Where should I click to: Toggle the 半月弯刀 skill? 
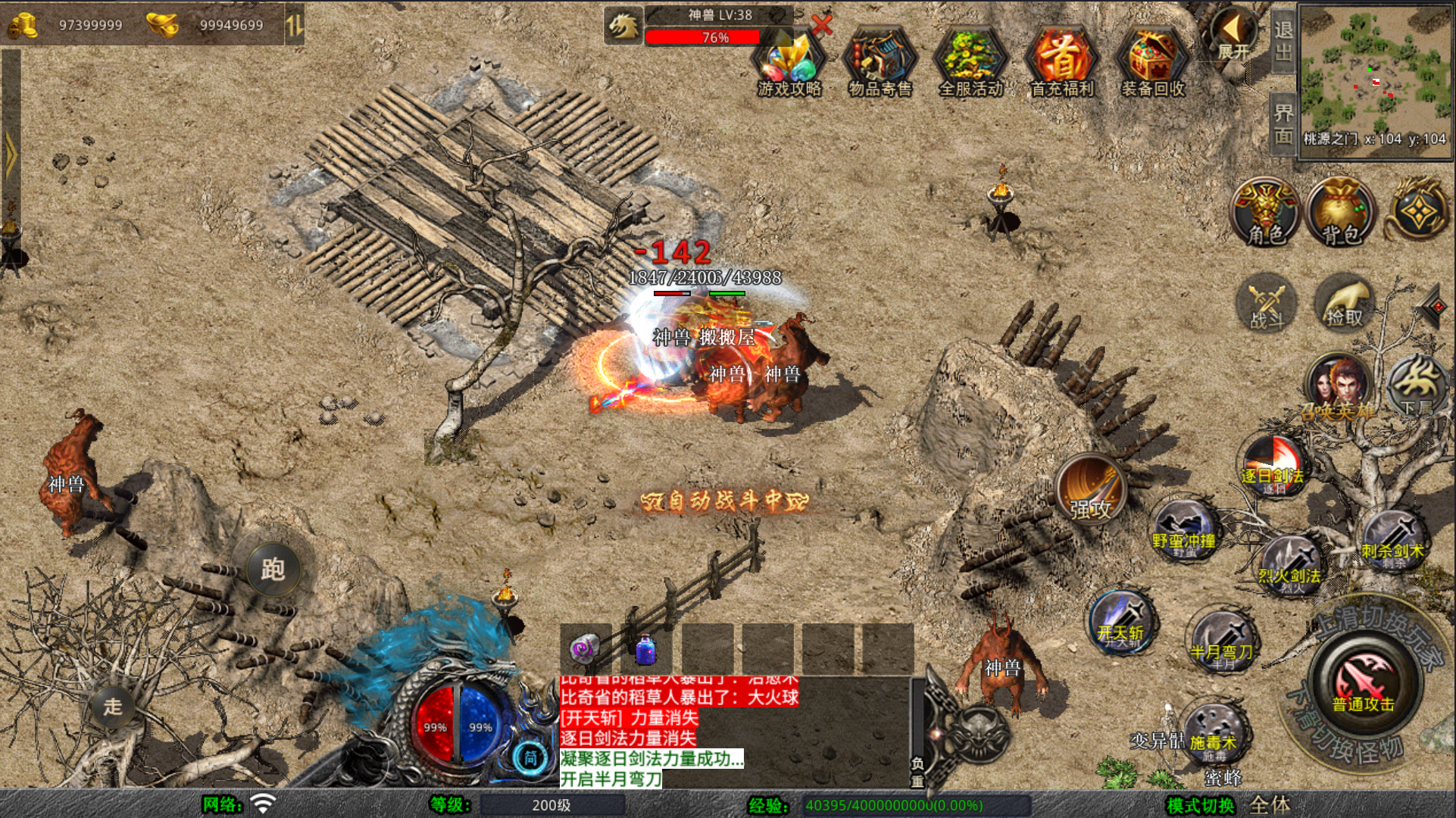(1221, 640)
